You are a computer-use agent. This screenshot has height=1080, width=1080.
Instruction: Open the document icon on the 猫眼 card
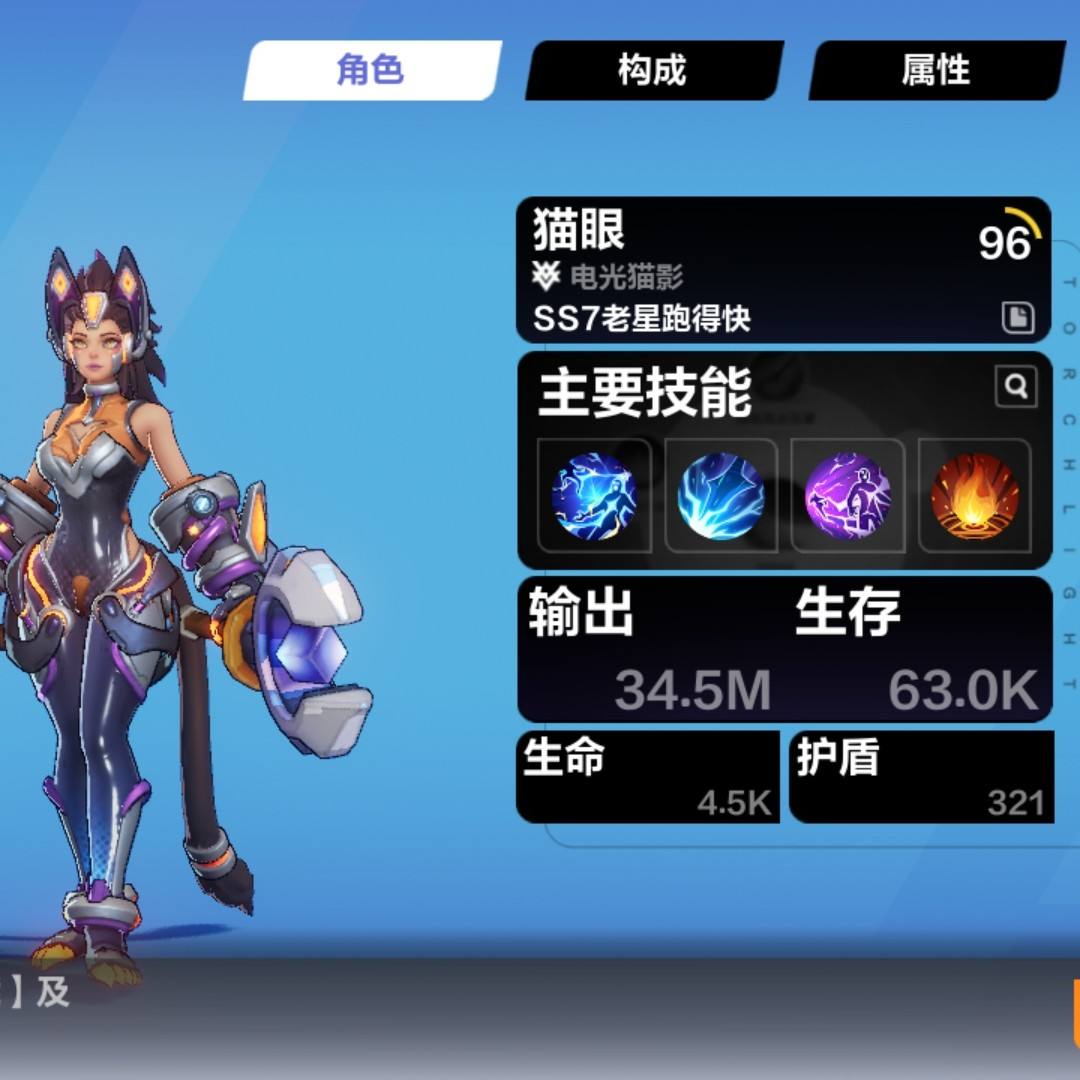1017,318
